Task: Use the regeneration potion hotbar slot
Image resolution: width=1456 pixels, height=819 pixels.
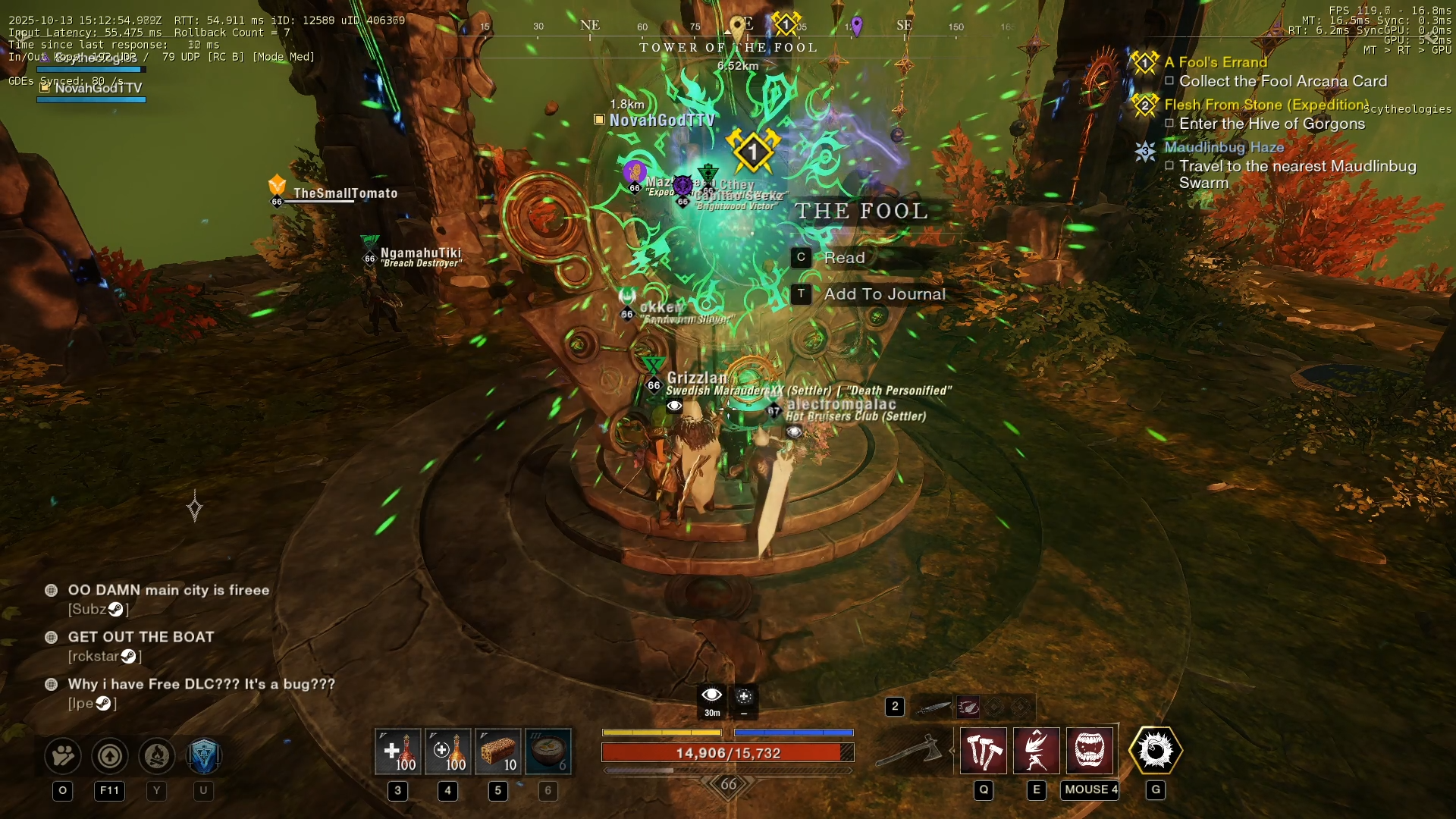Action: [448, 752]
